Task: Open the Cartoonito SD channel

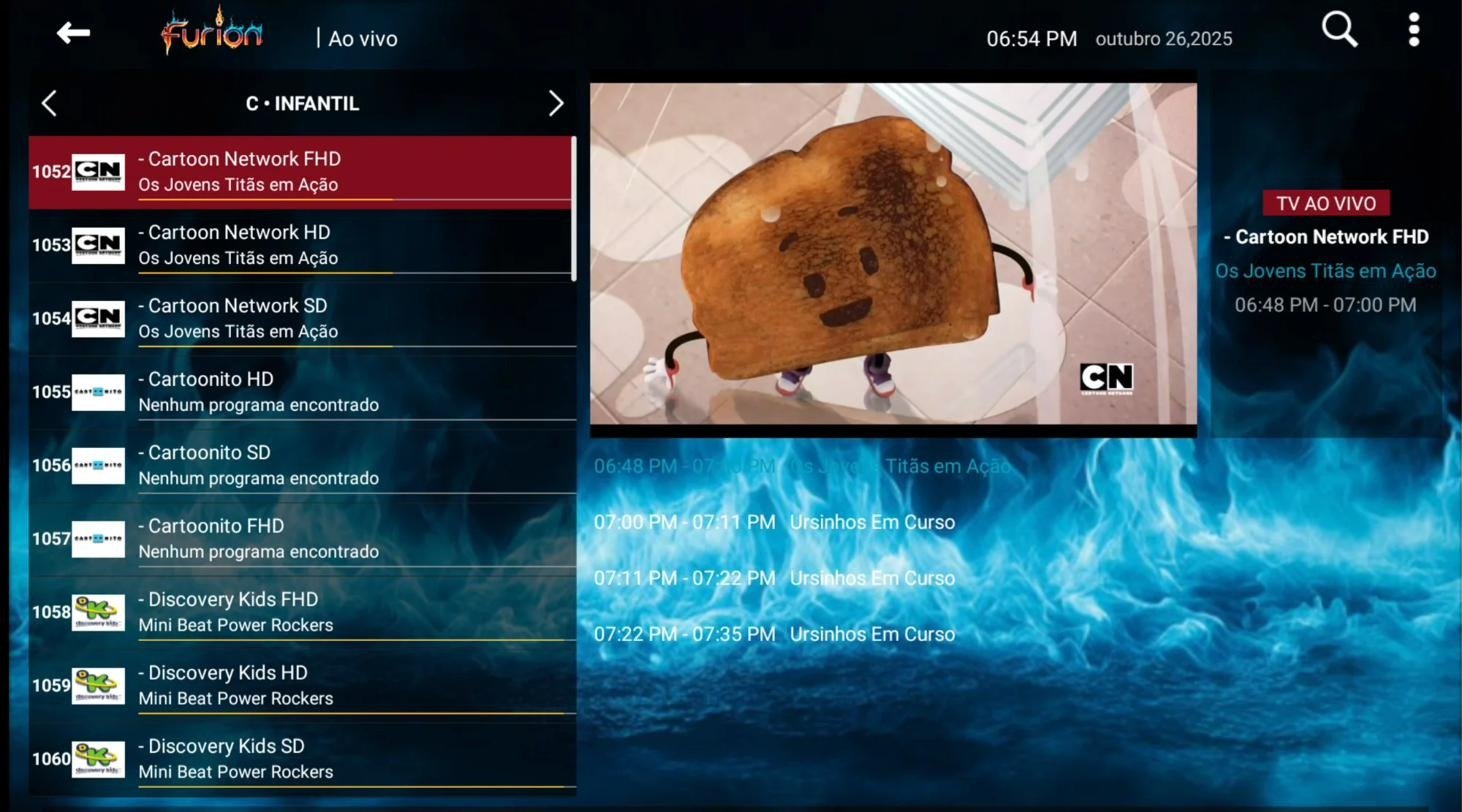Action: pos(301,465)
